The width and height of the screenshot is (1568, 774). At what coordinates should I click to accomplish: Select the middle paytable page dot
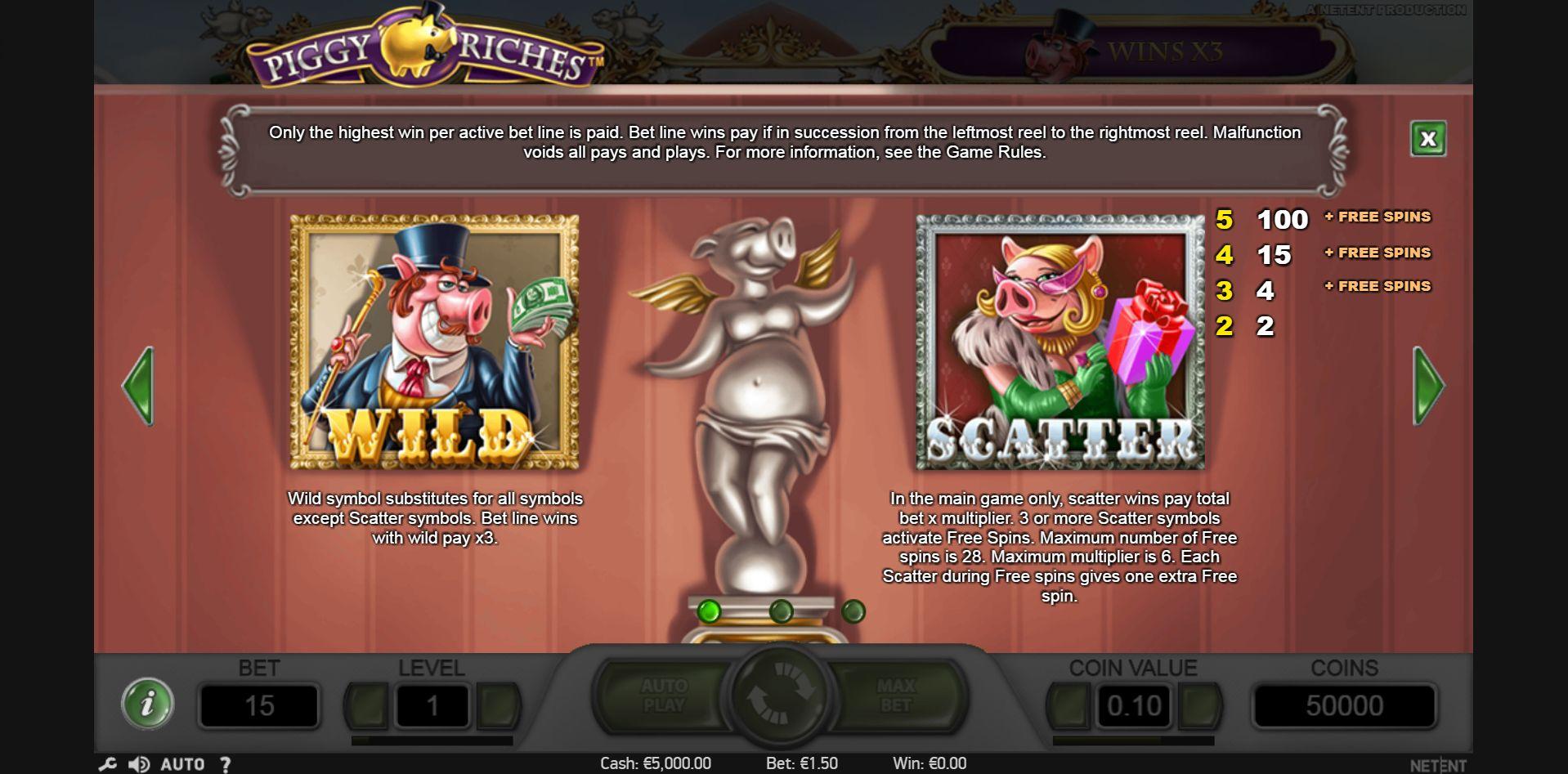[x=781, y=611]
